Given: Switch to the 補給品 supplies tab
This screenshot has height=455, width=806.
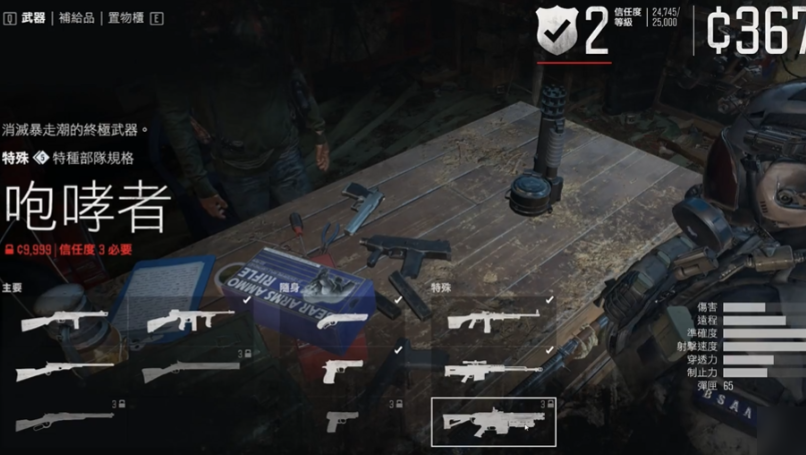Looking at the screenshot, I should coord(76,17).
